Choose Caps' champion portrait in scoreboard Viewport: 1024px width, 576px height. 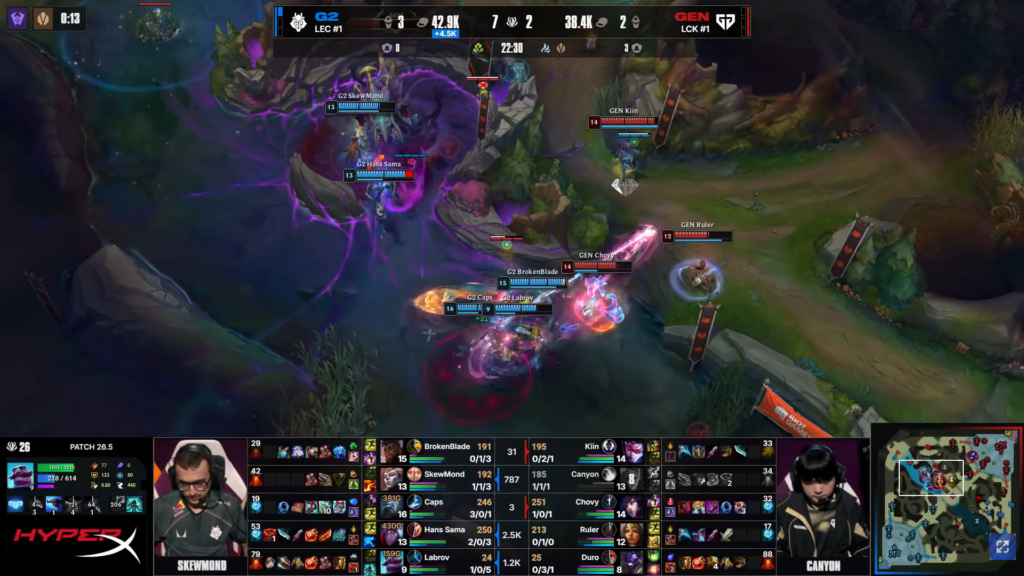[x=391, y=506]
